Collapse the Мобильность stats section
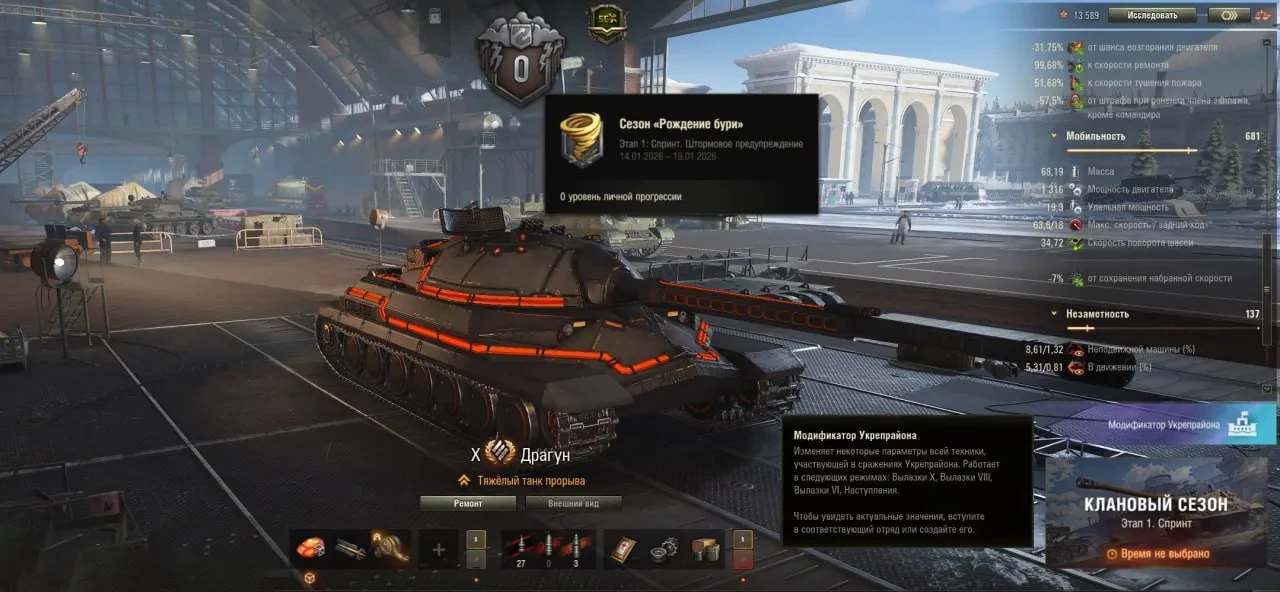The height and width of the screenshot is (592, 1280). click(x=1053, y=136)
